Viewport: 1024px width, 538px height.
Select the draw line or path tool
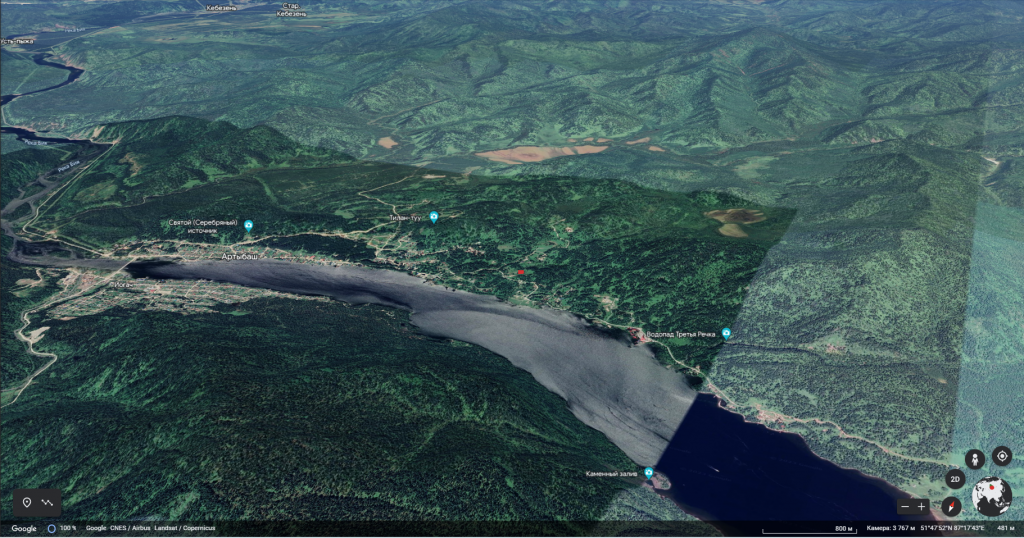(48, 502)
